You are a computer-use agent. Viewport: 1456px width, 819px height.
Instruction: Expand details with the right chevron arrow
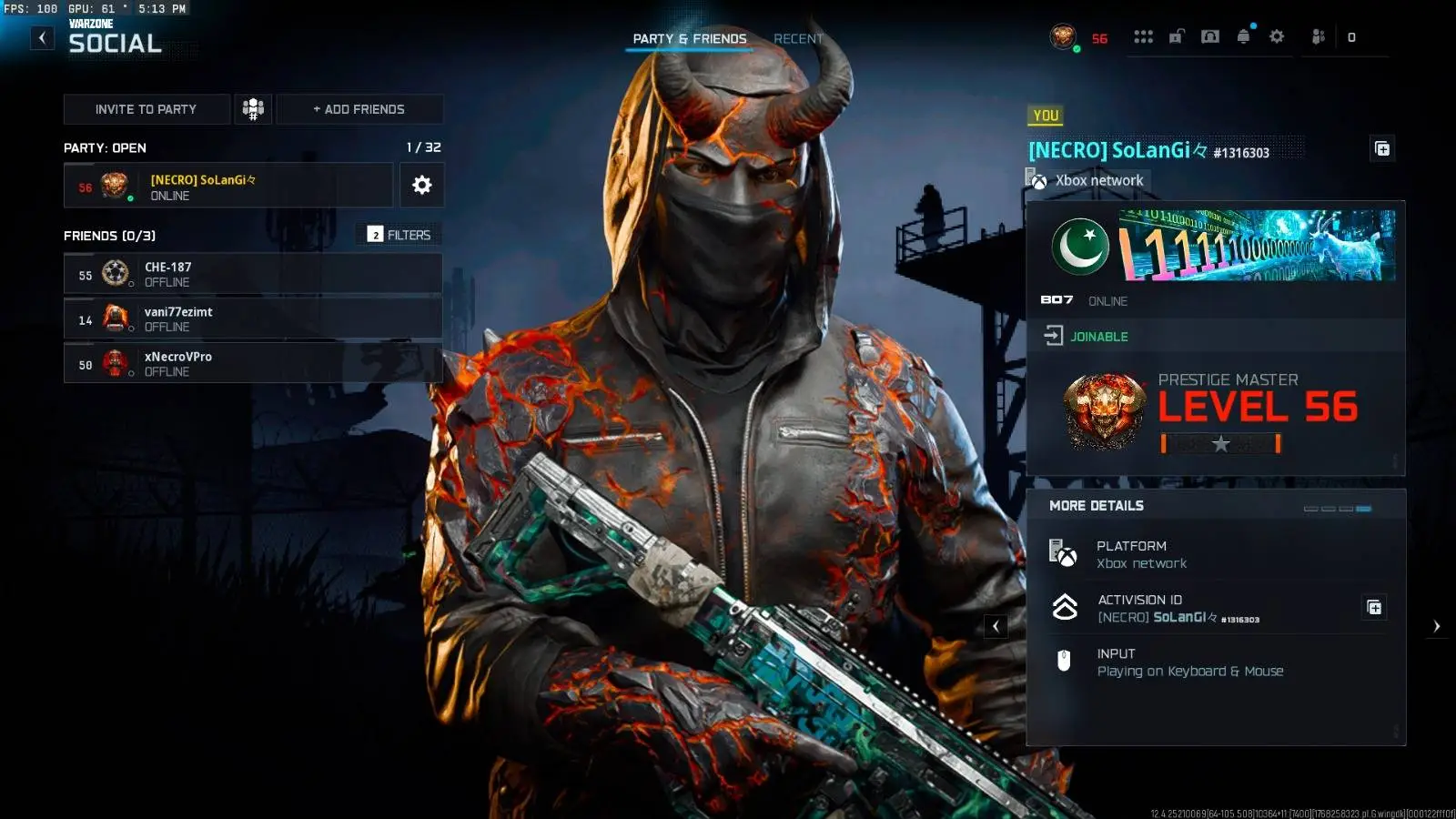coord(1437,626)
